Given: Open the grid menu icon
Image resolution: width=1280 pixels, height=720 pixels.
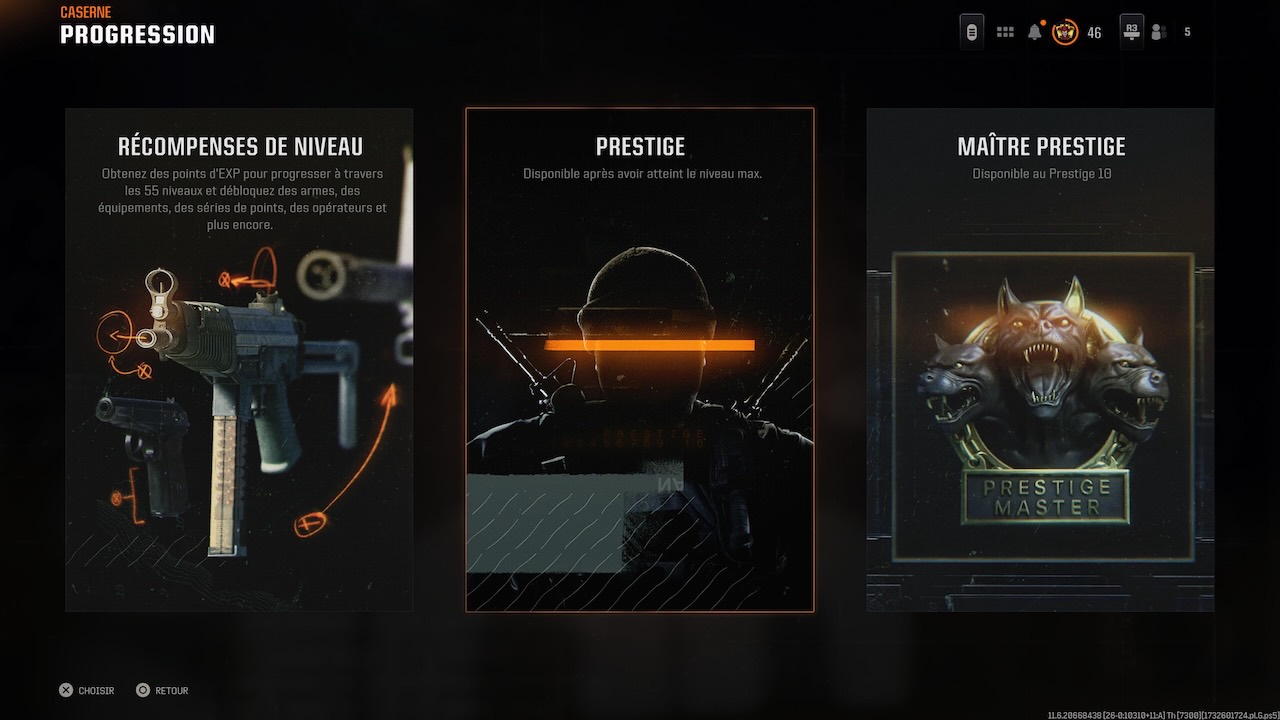Looking at the screenshot, I should 1005,32.
